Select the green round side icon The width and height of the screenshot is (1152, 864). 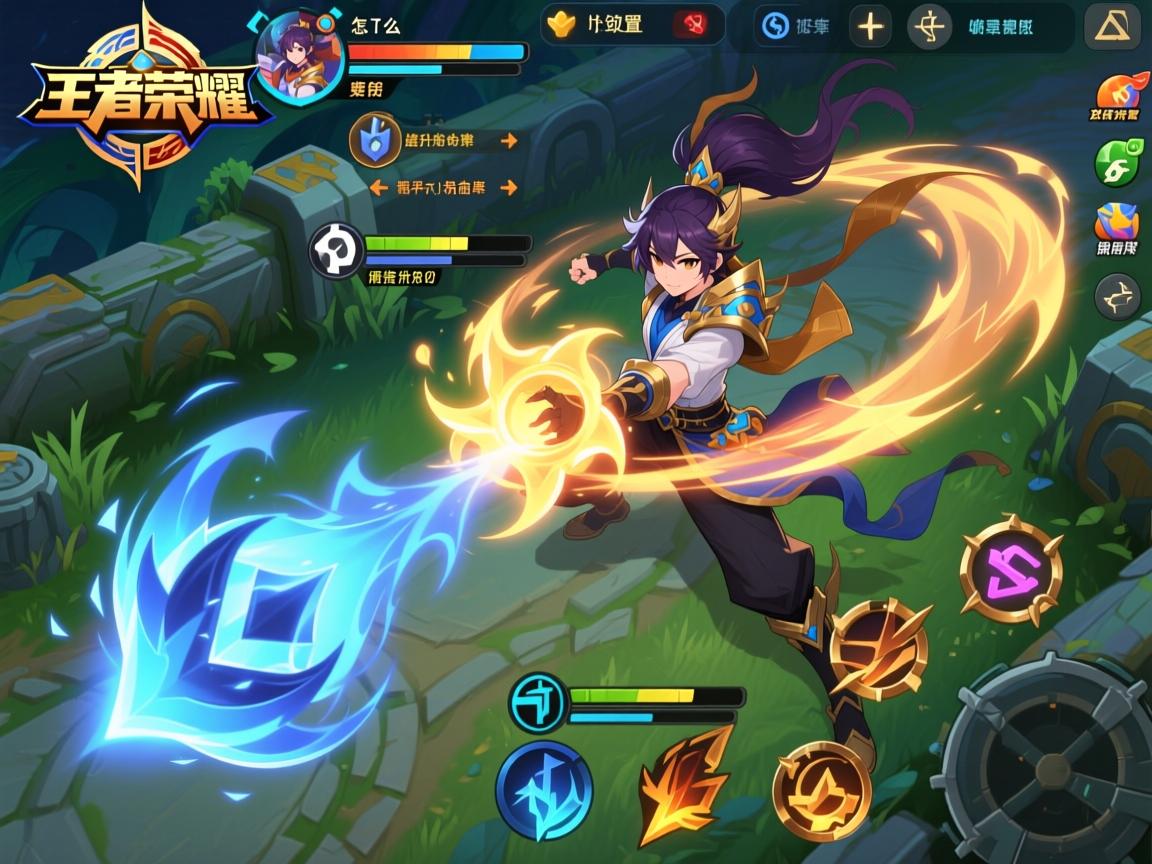pyautogui.click(x=1116, y=161)
